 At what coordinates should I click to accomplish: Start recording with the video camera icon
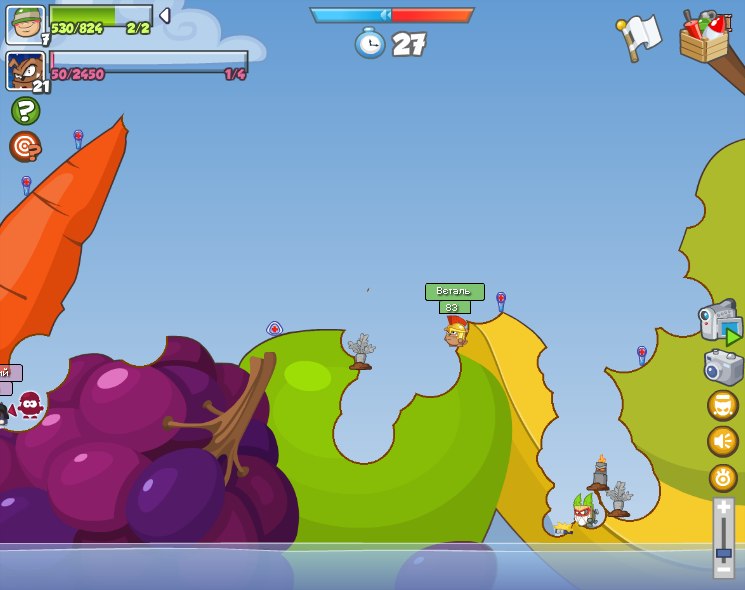(719, 322)
